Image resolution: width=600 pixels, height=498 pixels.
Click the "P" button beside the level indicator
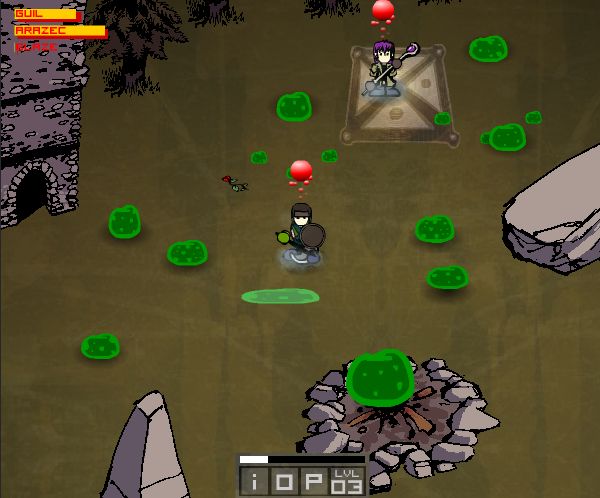(x=315, y=482)
